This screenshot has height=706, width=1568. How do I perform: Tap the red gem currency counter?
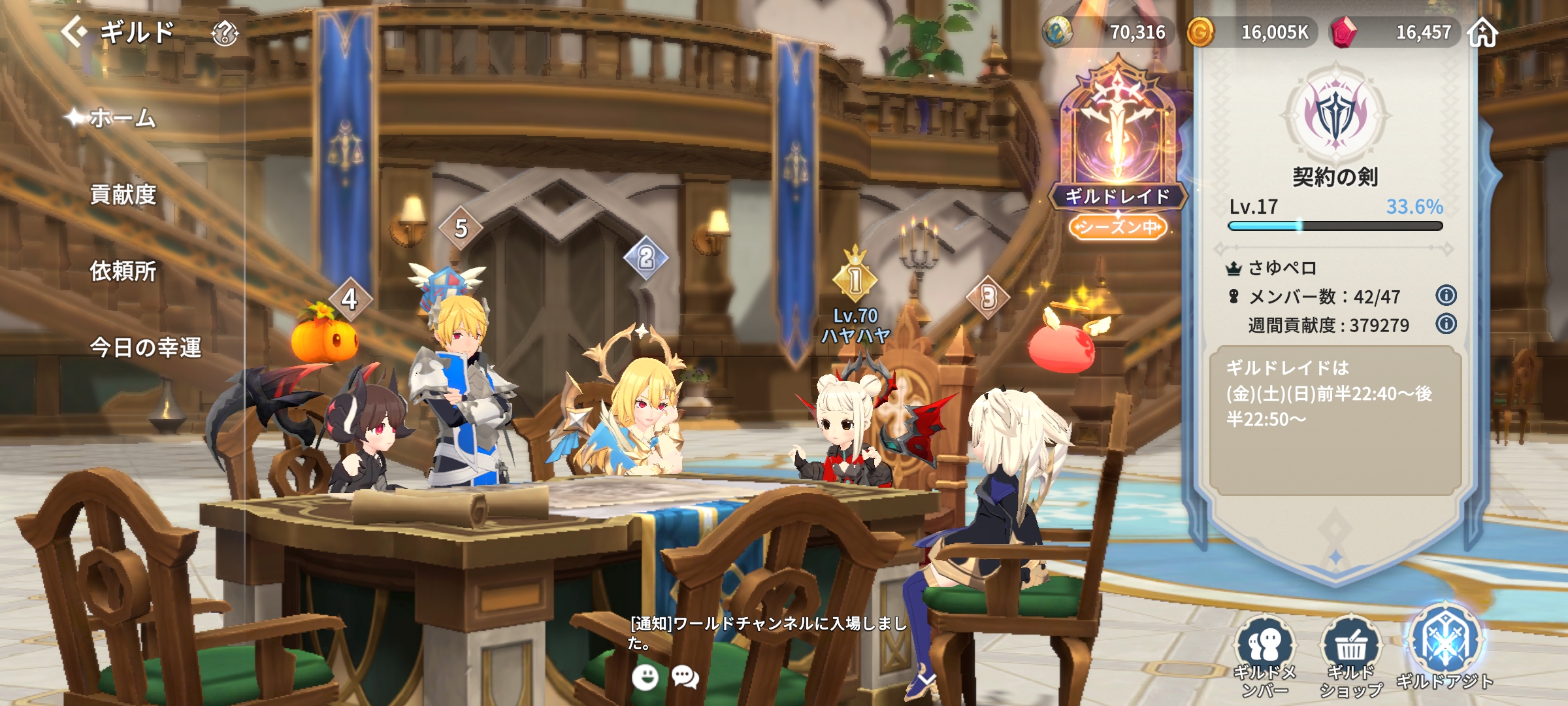point(1395,32)
